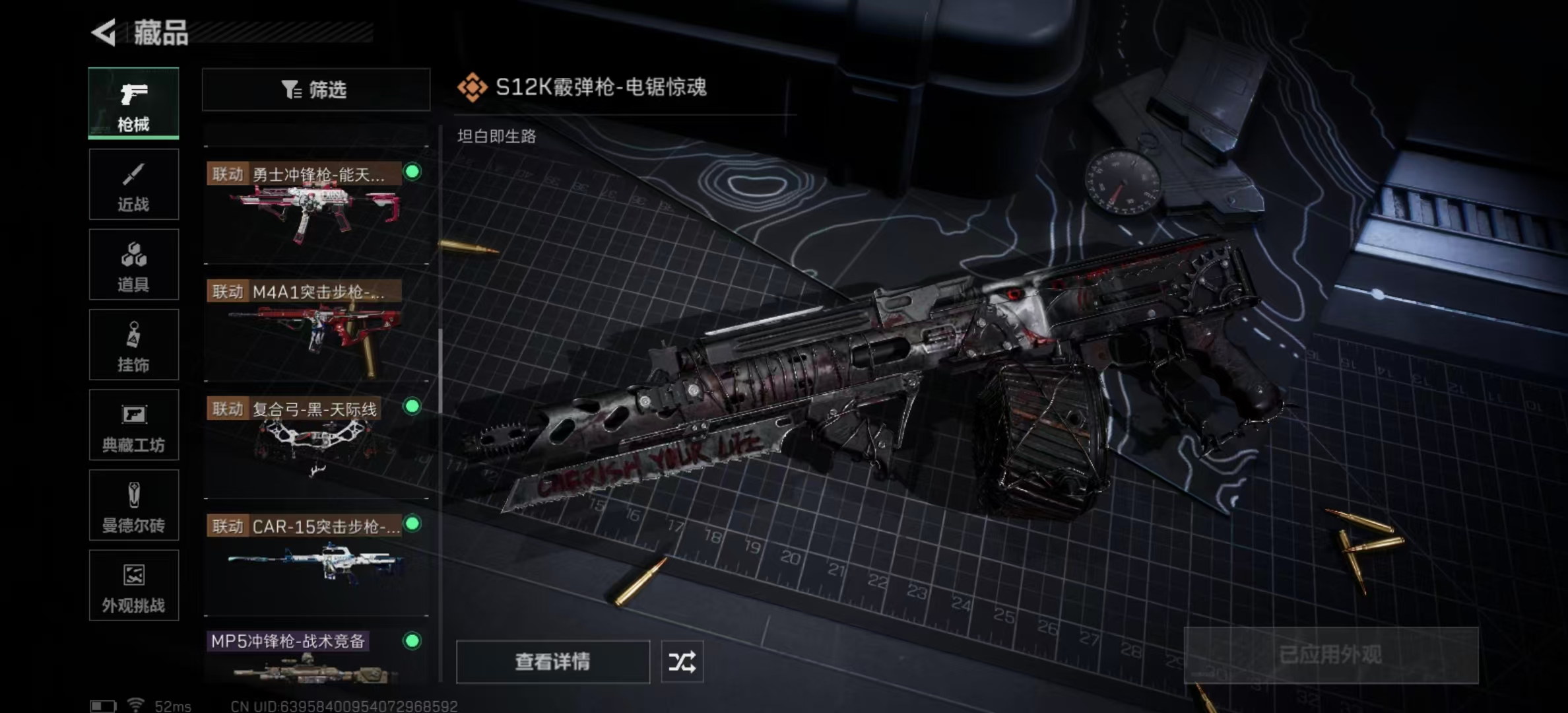Open the 外观挑战 appearance challenge section
The image size is (1568, 713).
(133, 586)
